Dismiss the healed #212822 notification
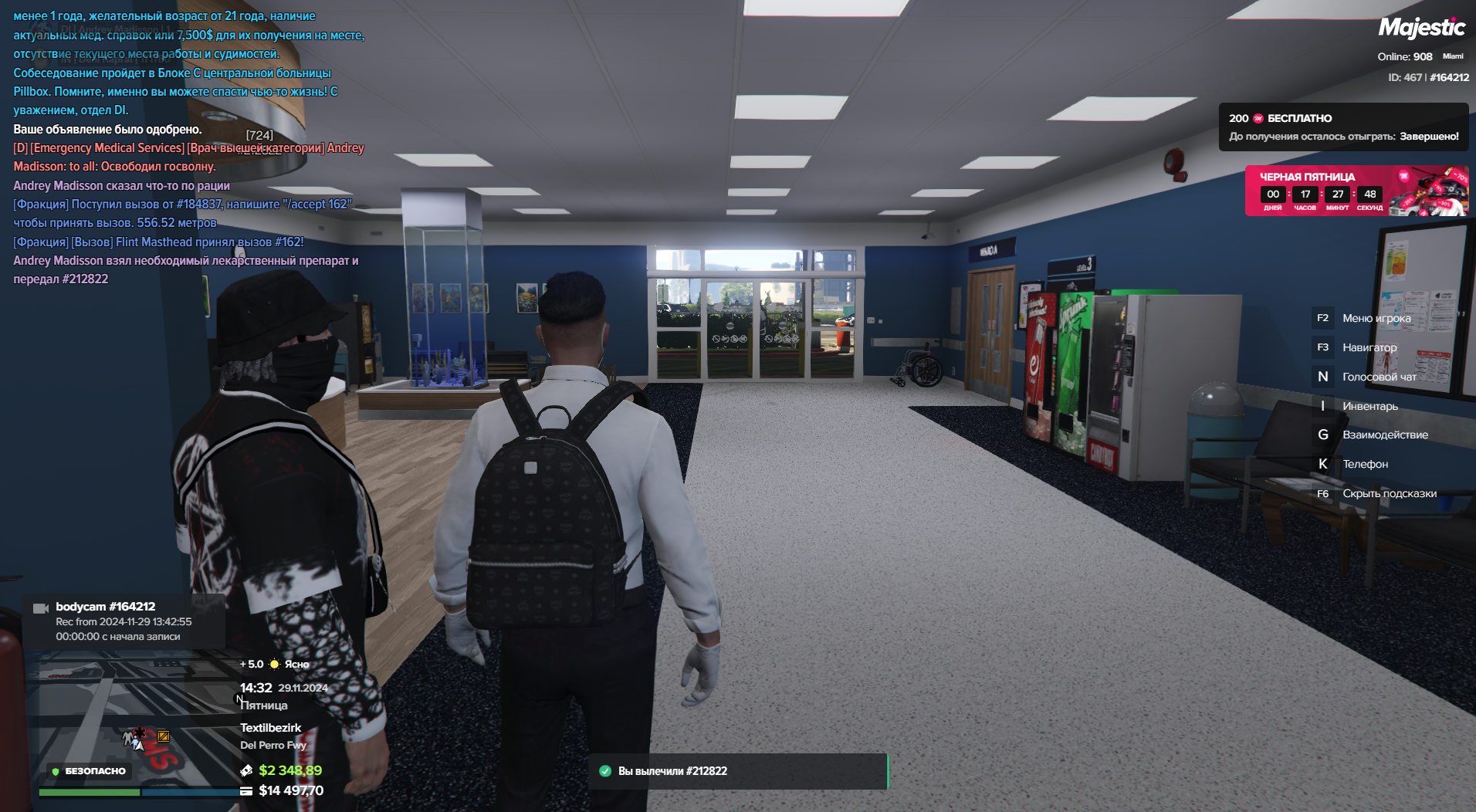 click(740, 771)
